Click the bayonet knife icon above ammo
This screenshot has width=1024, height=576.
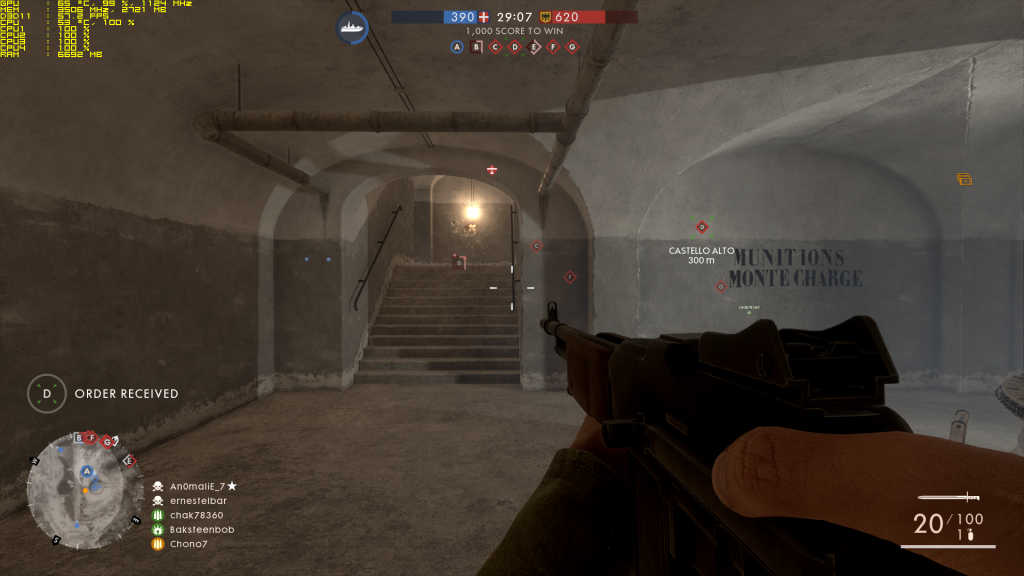coord(948,497)
